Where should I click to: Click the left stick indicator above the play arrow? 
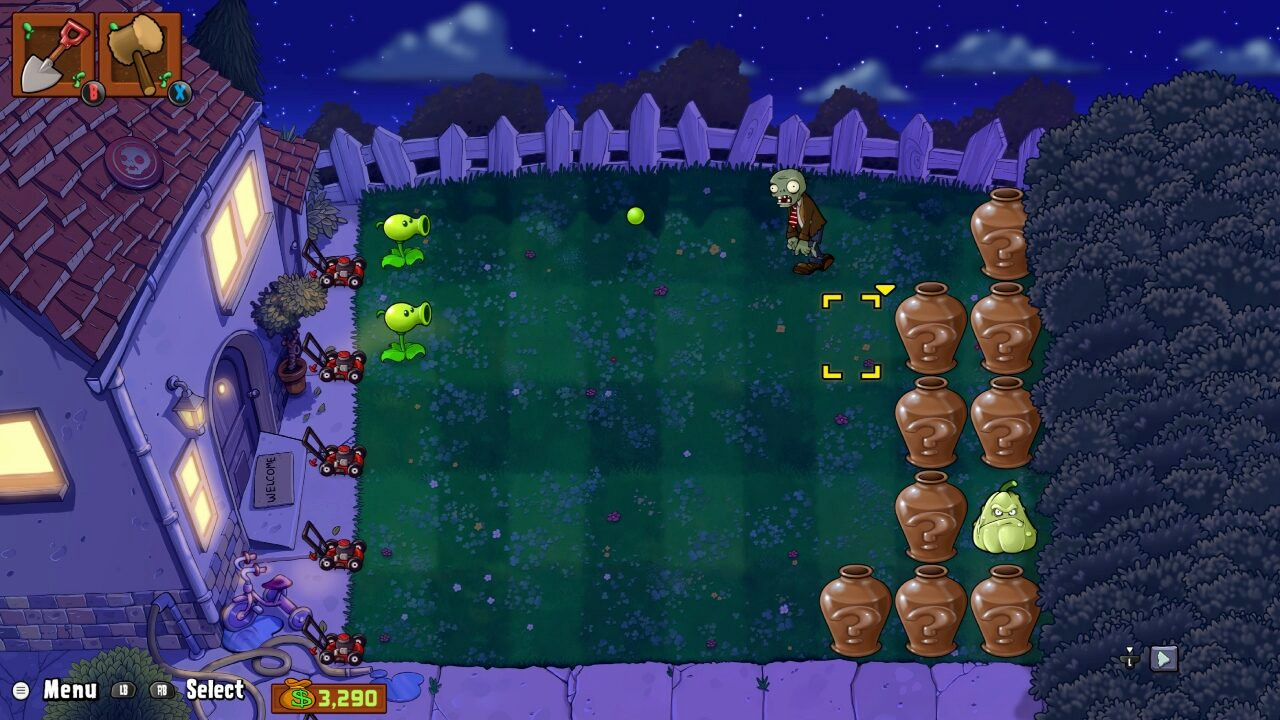click(x=1127, y=657)
